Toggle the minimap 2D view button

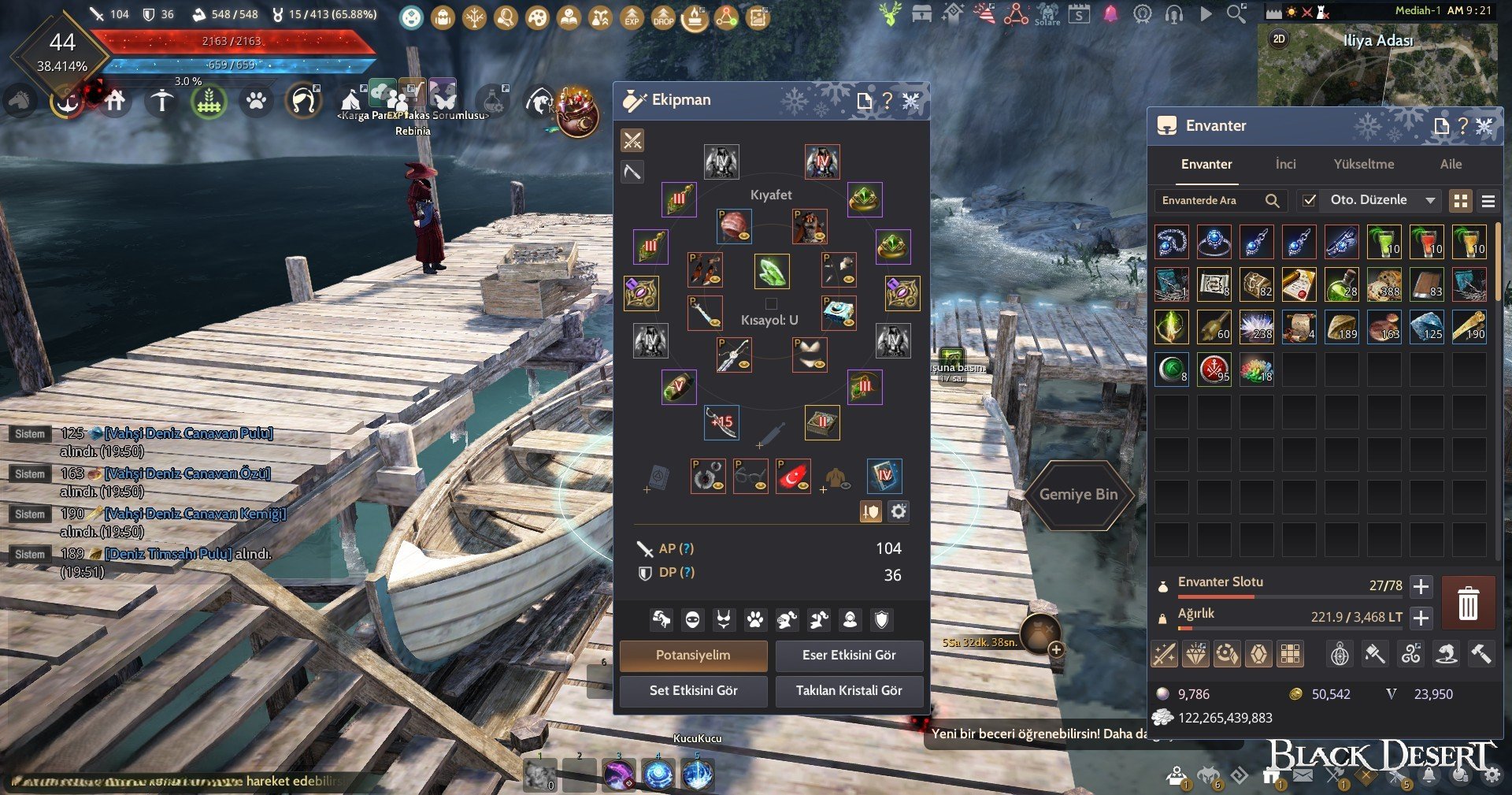point(1279,39)
